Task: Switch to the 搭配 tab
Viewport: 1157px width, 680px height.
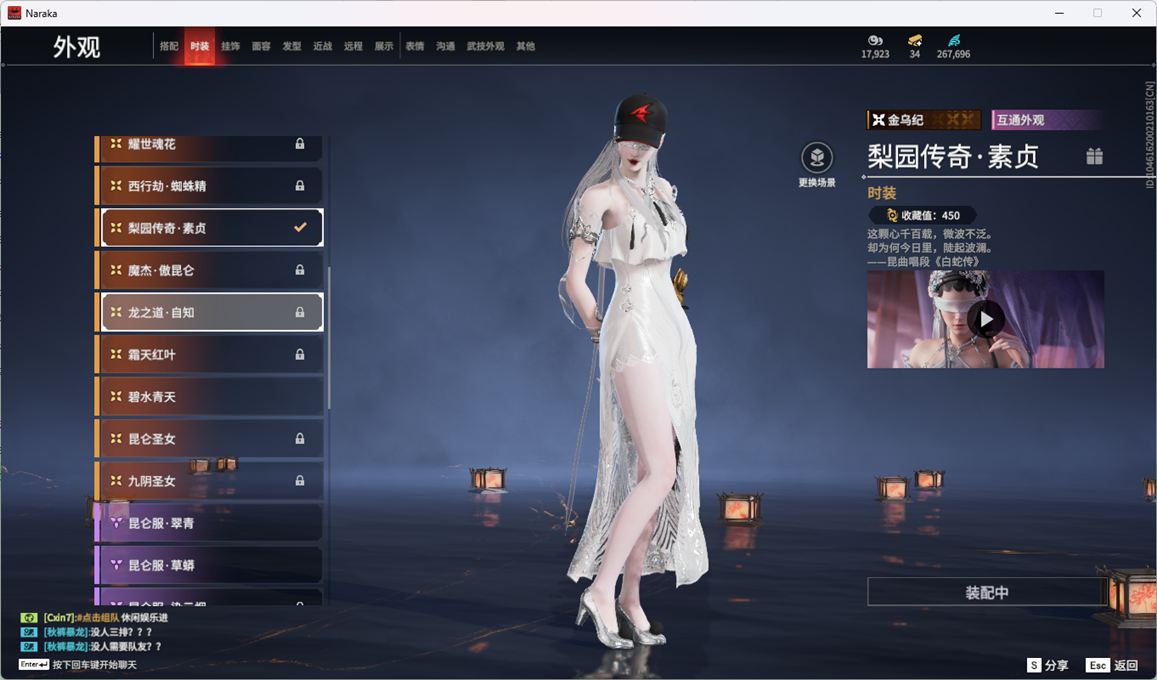Action: click(169, 47)
